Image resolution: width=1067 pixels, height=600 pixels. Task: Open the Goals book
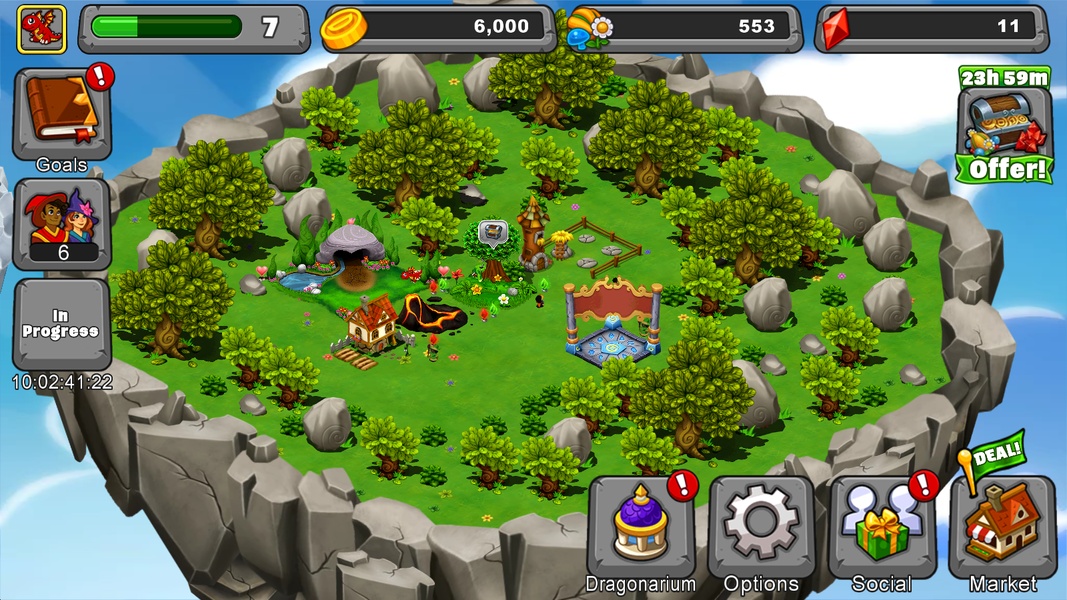tap(61, 115)
